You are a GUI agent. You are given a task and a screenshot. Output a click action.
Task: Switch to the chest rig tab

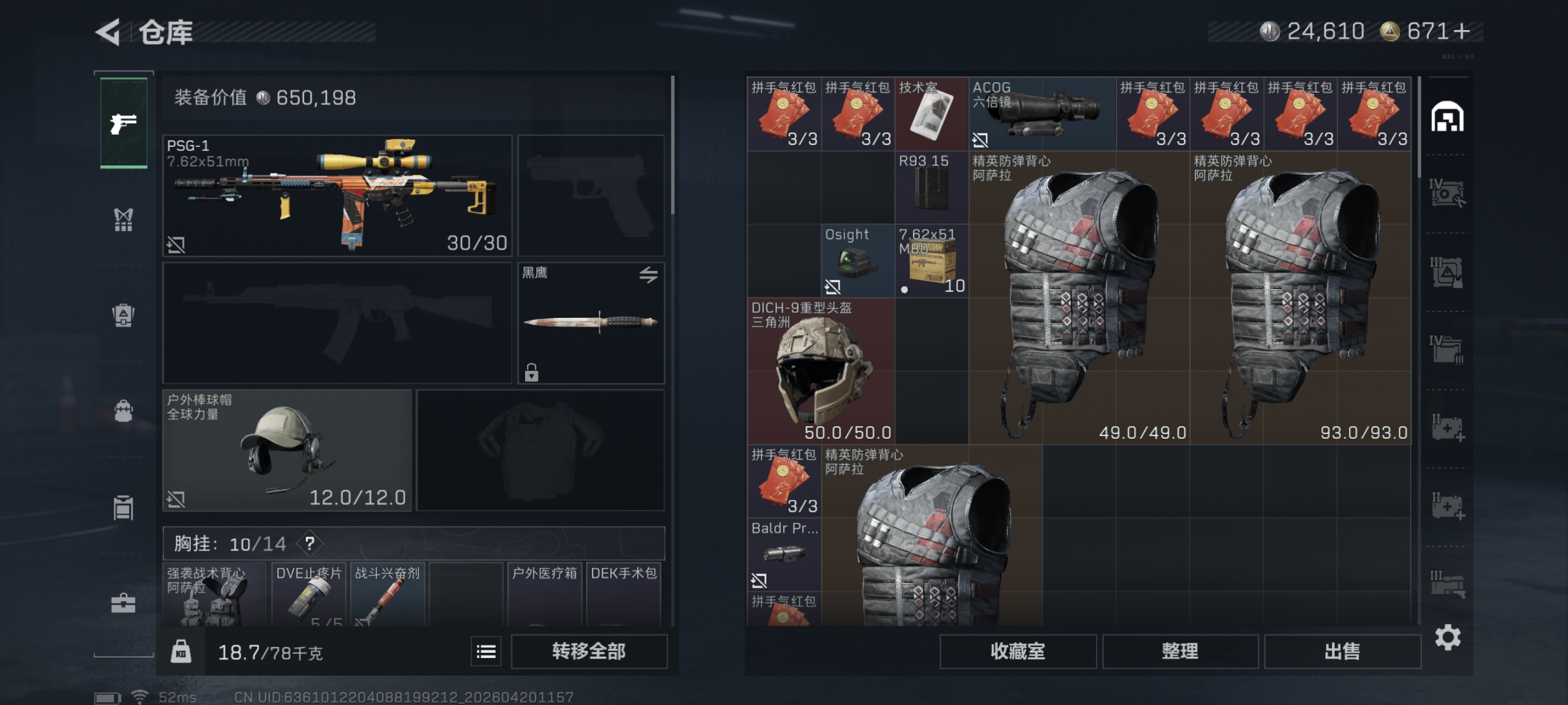(123, 219)
